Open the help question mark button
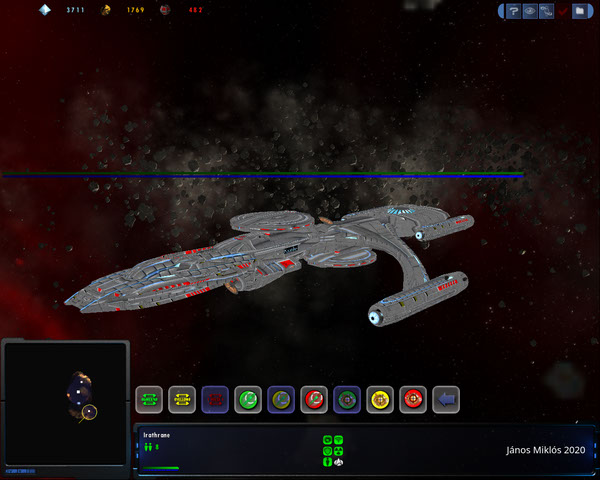The image size is (600, 480). (x=512, y=12)
